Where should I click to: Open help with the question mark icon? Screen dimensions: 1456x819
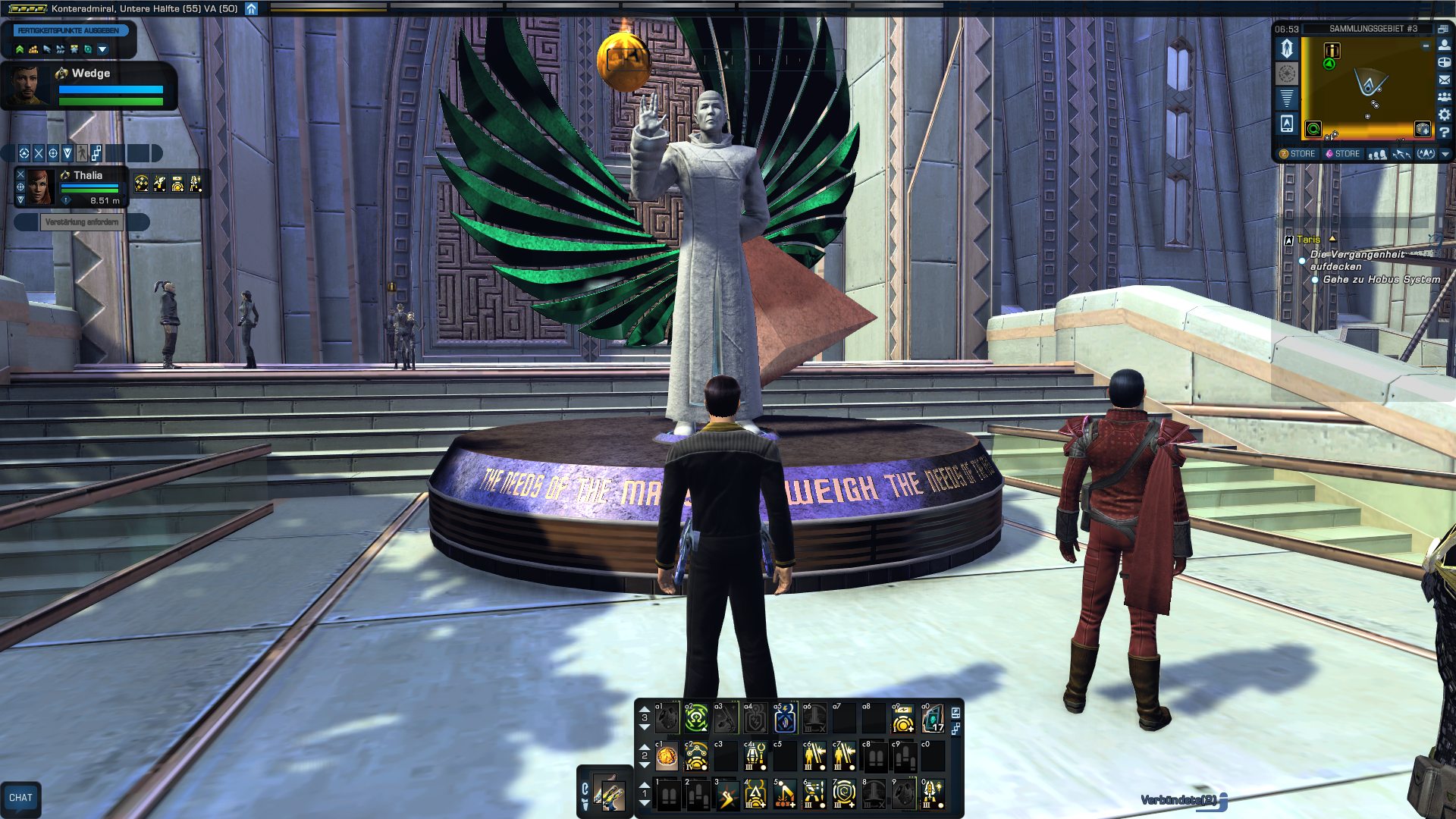(x=1445, y=132)
